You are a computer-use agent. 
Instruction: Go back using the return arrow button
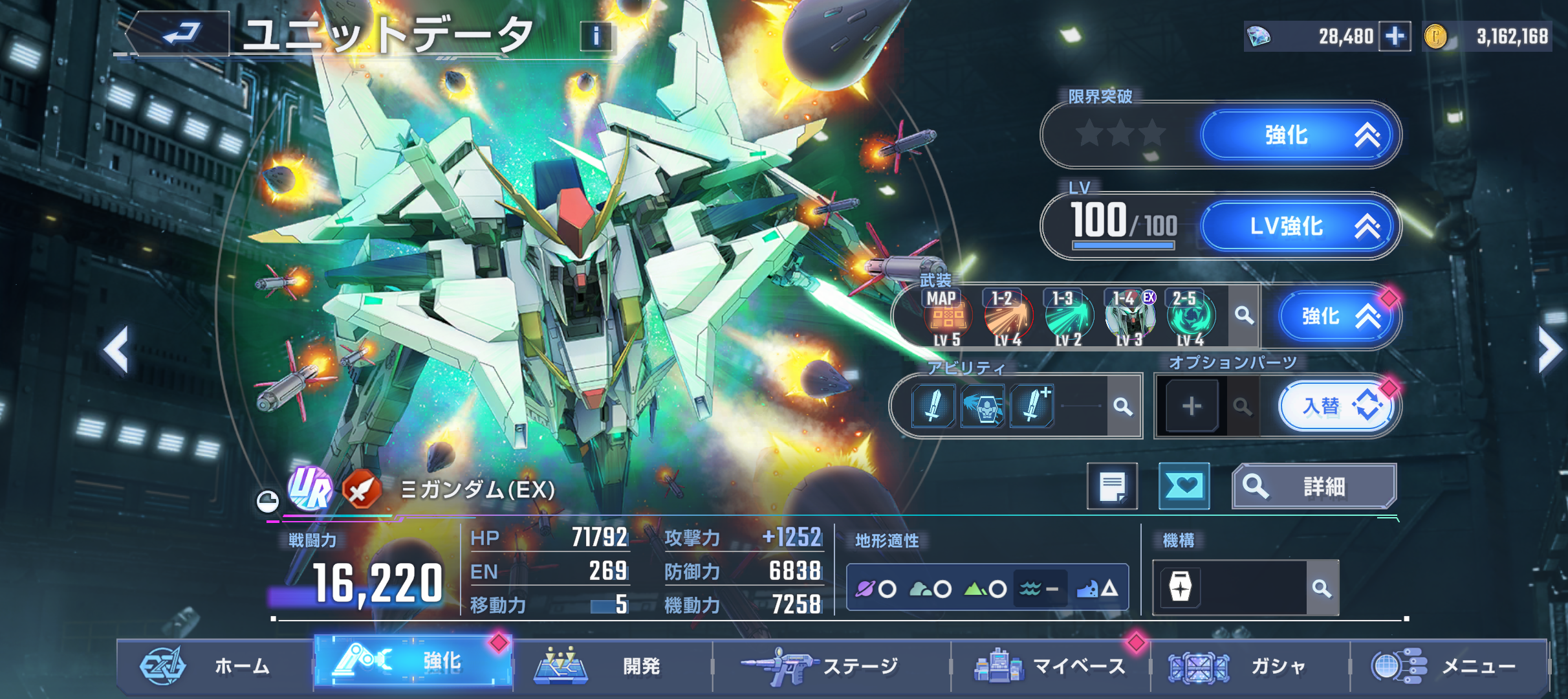pos(180,34)
